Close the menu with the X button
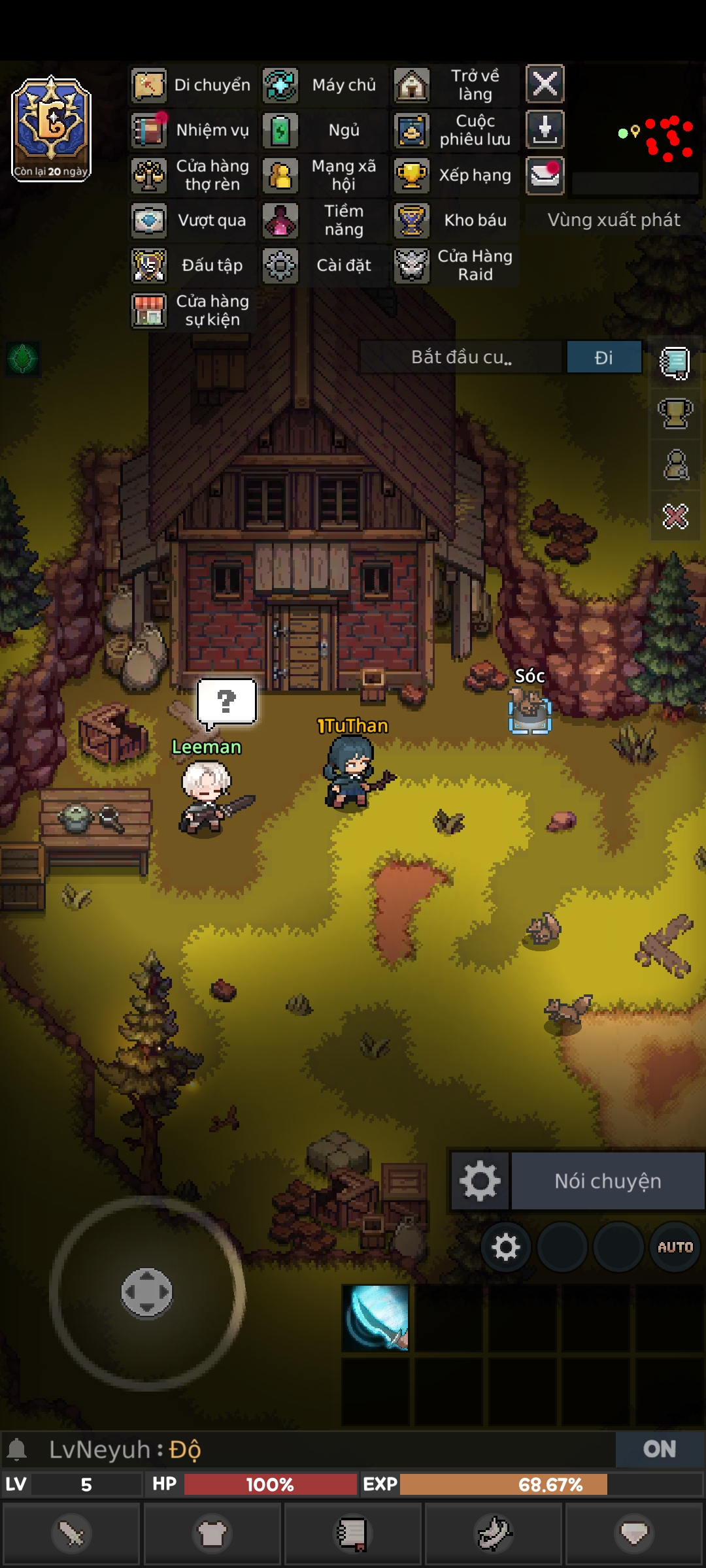The image size is (706, 1568). click(x=545, y=84)
